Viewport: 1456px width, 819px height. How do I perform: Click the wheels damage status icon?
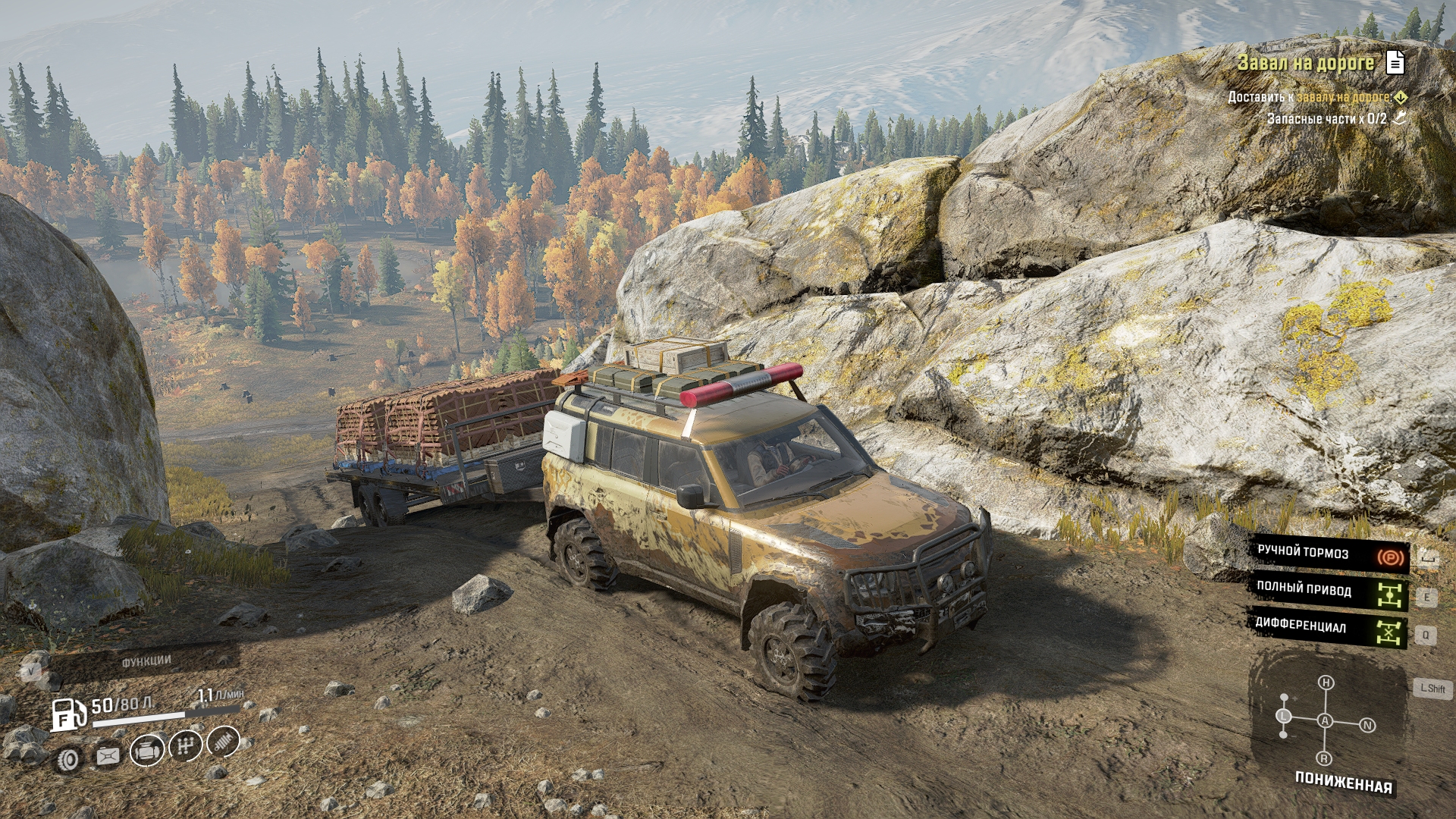(70, 759)
